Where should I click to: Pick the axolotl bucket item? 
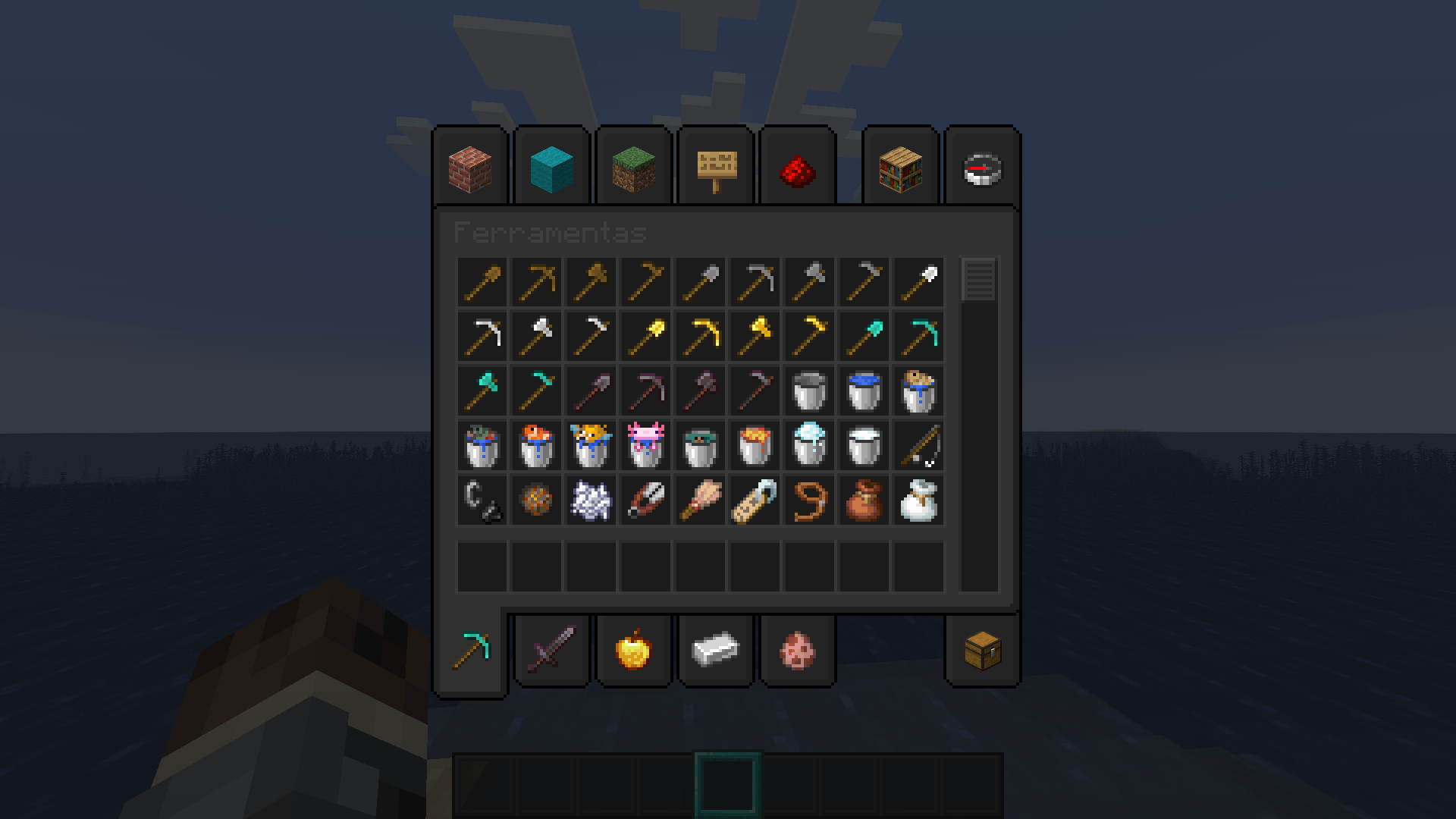click(645, 446)
